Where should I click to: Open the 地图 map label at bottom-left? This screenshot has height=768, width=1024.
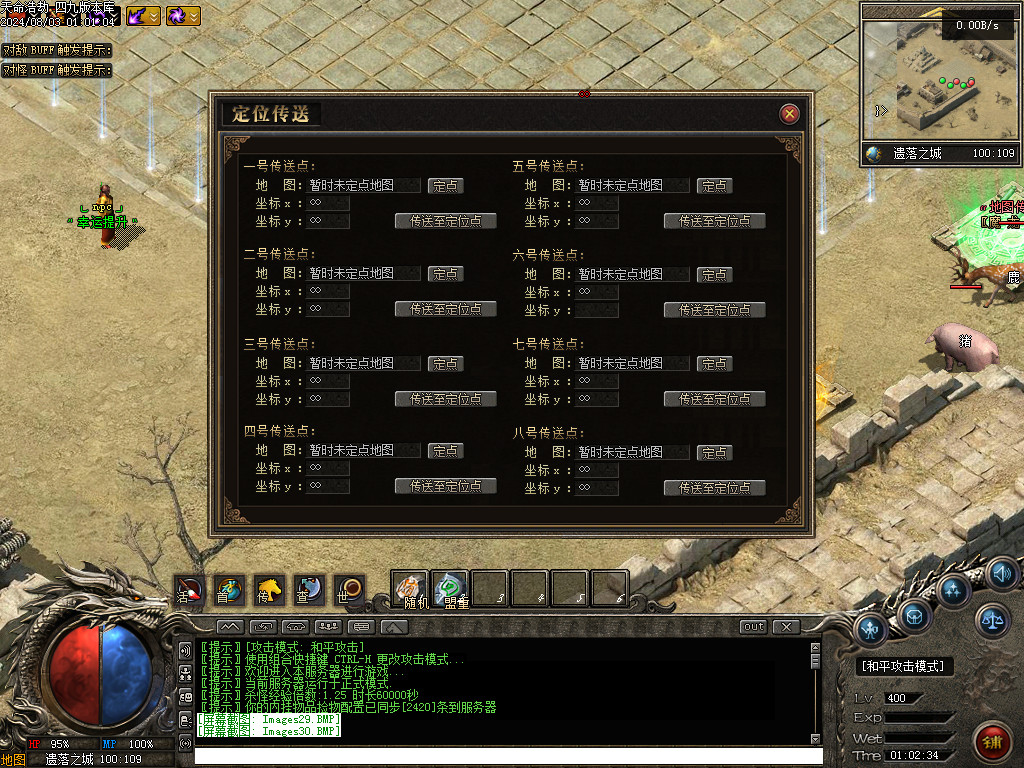[13, 759]
